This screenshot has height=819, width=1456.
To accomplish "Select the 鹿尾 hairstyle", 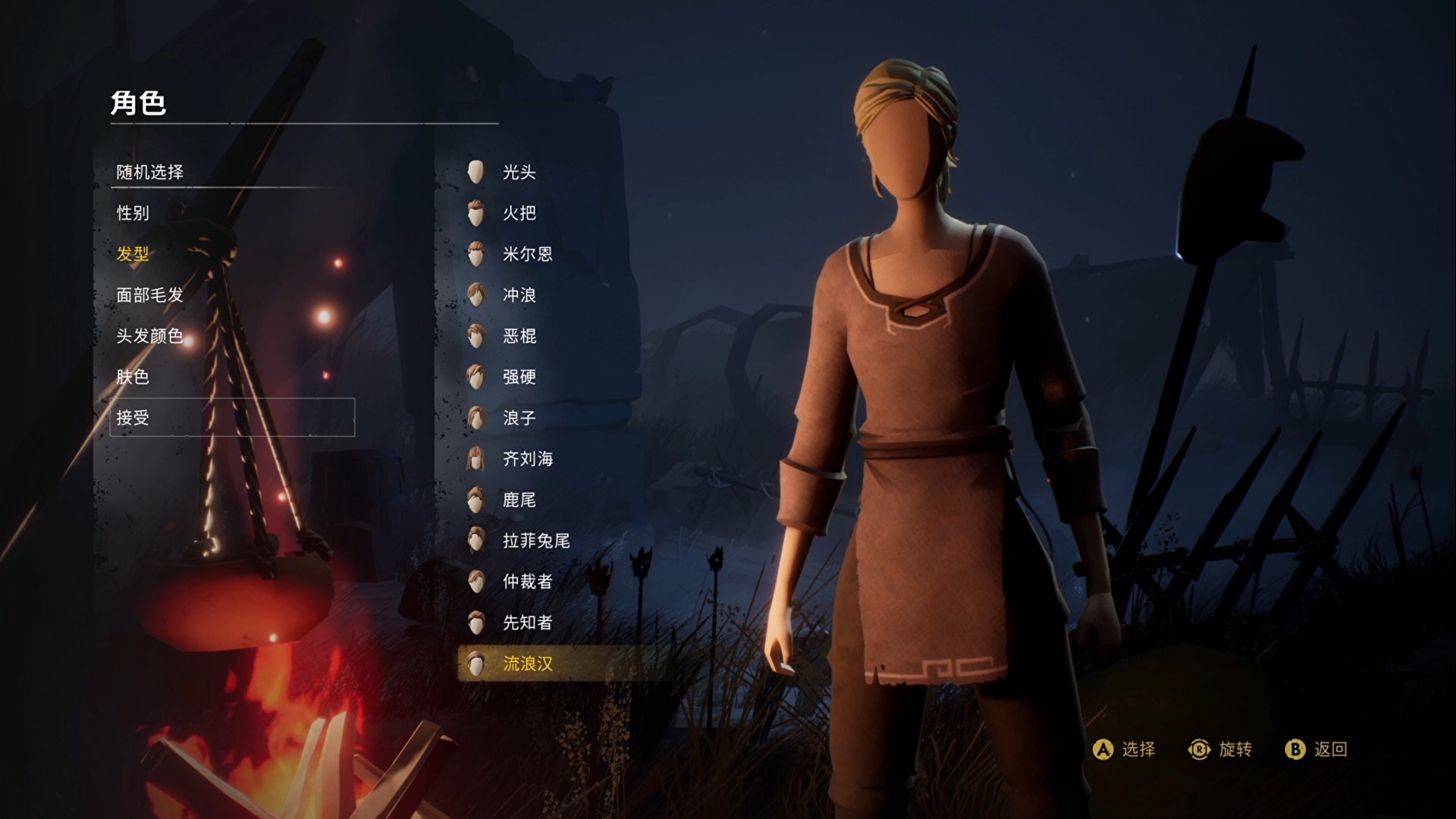I will click(x=519, y=500).
